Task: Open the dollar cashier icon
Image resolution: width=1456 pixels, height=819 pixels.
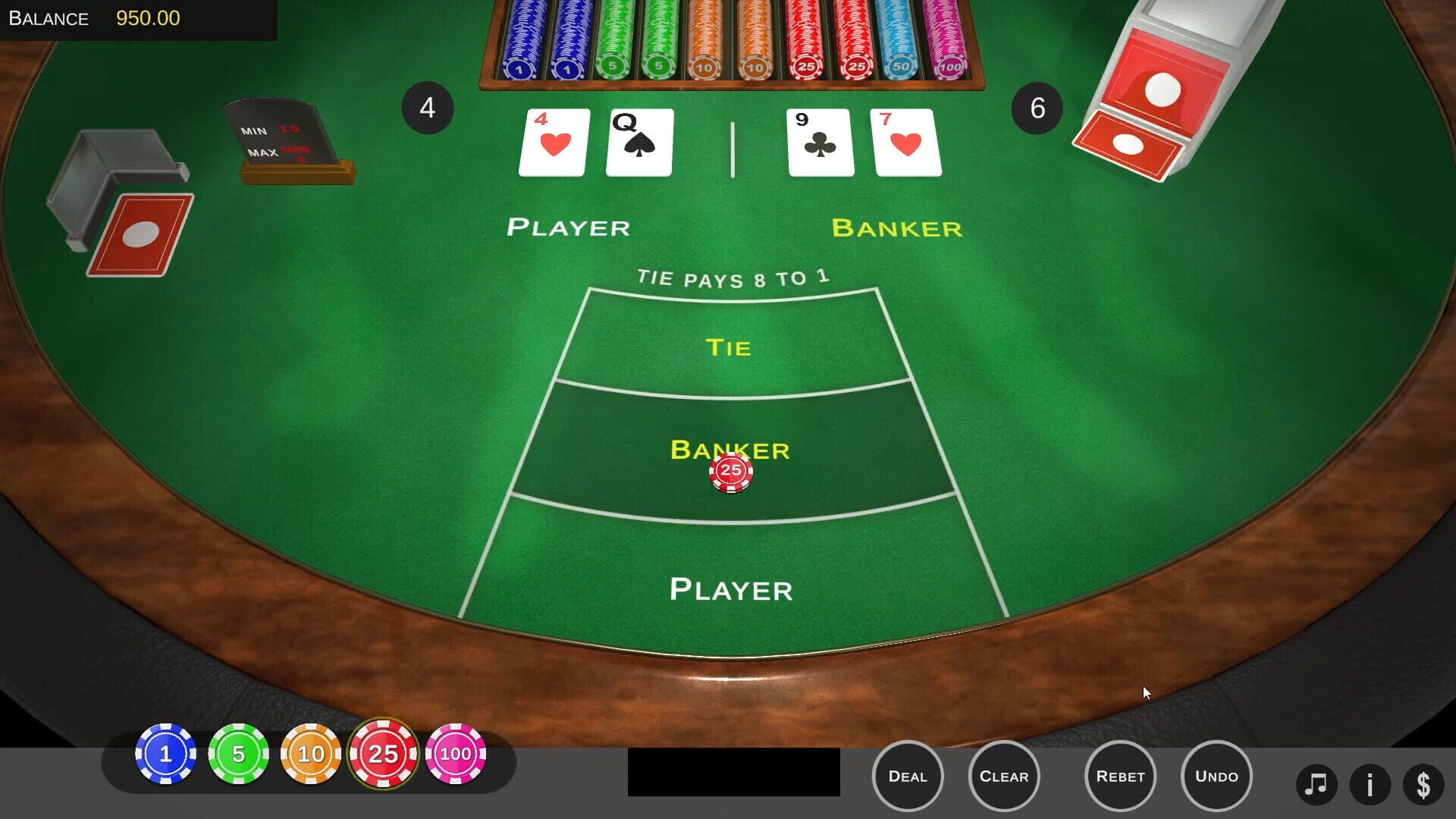Action: pyautogui.click(x=1425, y=784)
